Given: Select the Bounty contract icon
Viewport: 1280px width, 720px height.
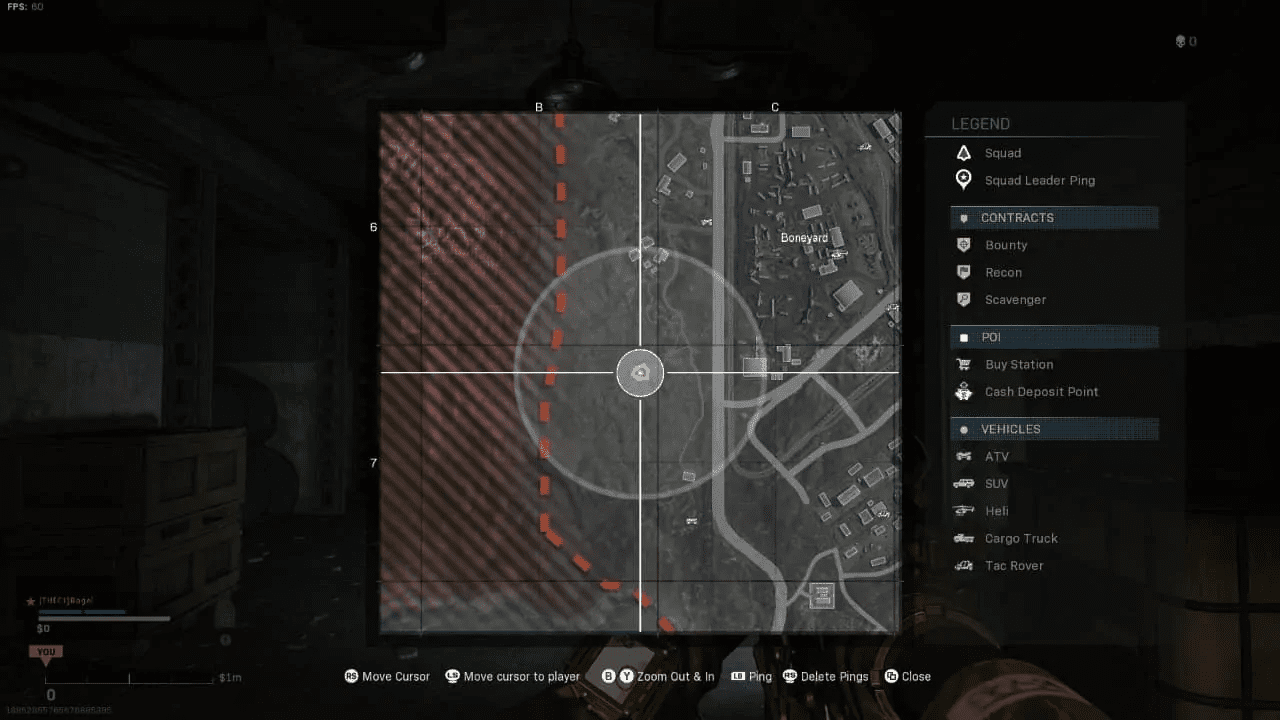Looking at the screenshot, I should coord(963,245).
